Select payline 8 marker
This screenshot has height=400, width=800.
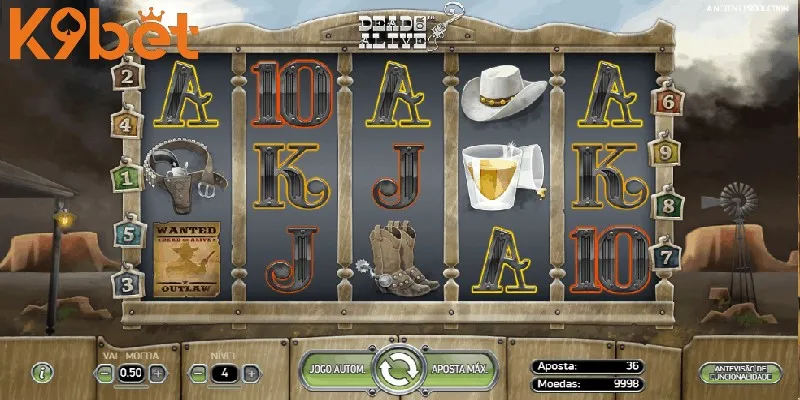[x=666, y=206]
